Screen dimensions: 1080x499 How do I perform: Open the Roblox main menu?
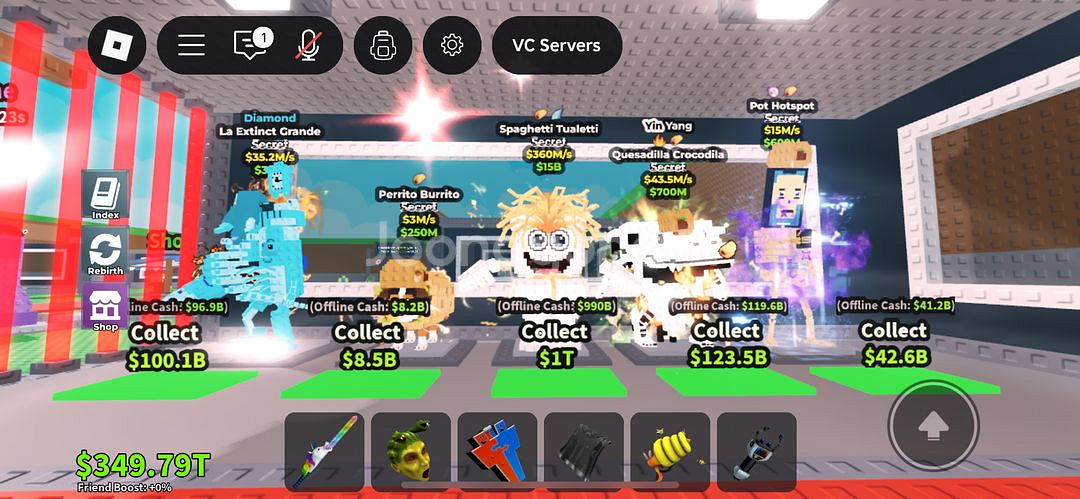click(x=117, y=45)
